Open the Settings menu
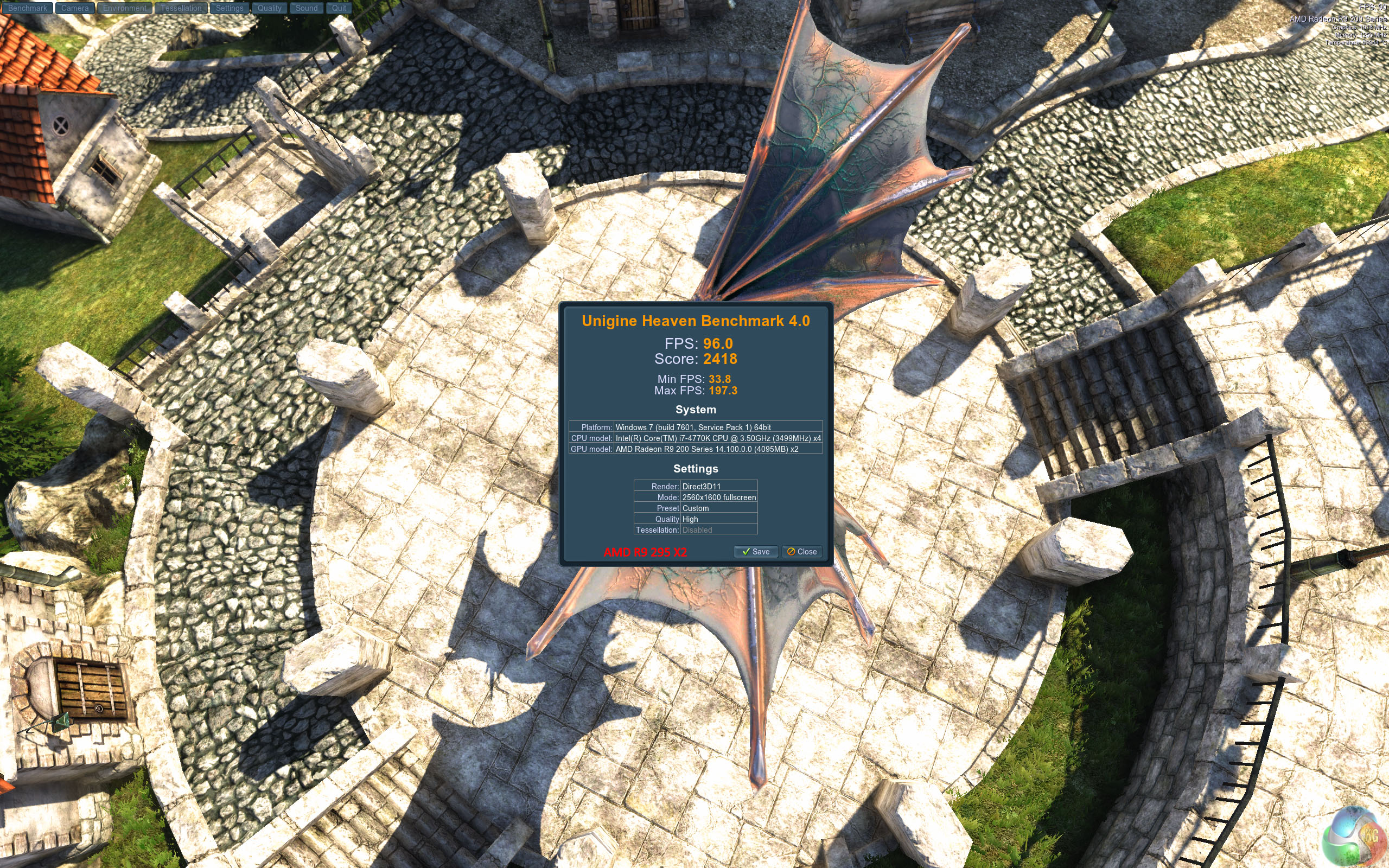Viewport: 1389px width, 868px height. click(230, 8)
